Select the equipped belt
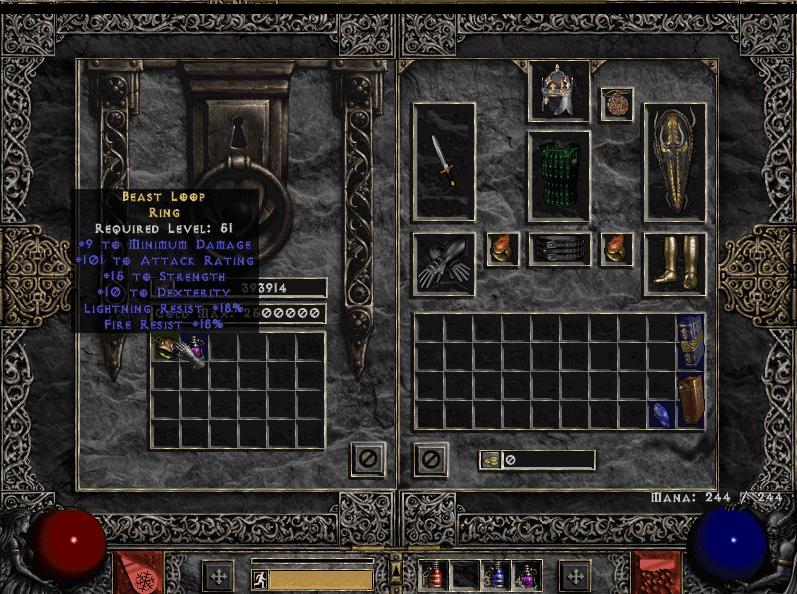The image size is (797, 594). pyautogui.click(x=559, y=250)
